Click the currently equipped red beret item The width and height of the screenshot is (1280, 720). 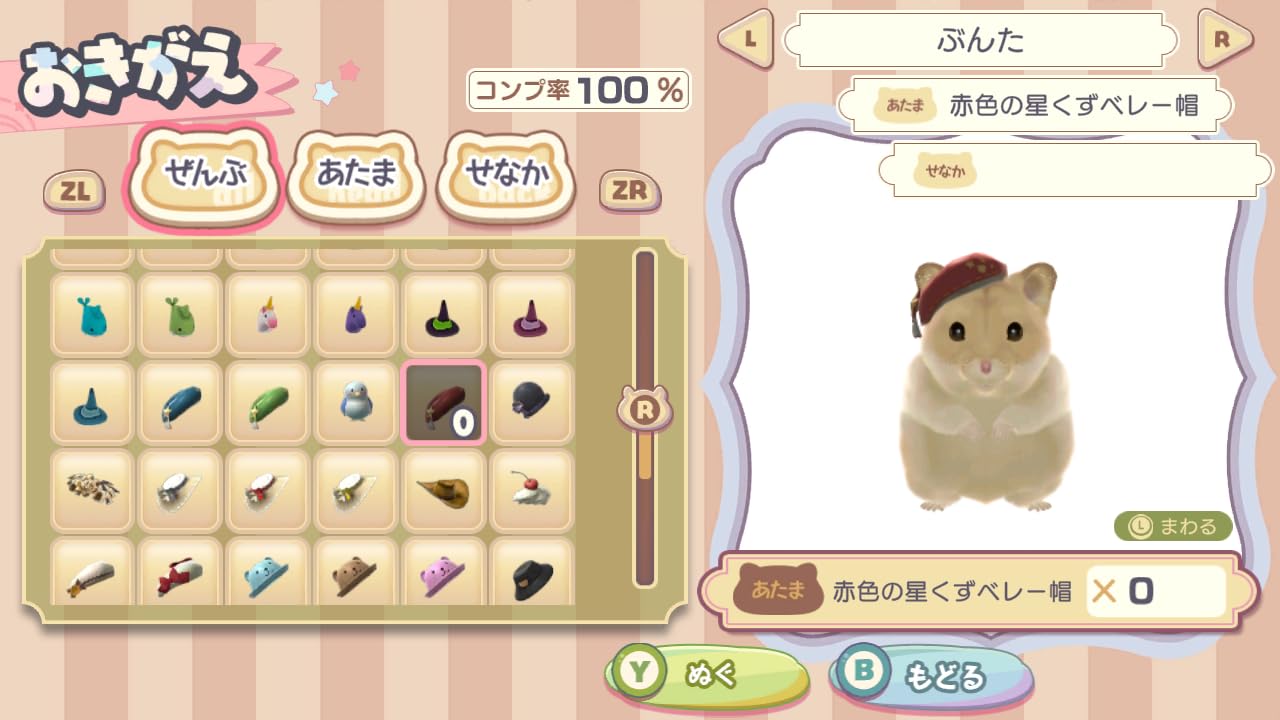click(x=443, y=405)
